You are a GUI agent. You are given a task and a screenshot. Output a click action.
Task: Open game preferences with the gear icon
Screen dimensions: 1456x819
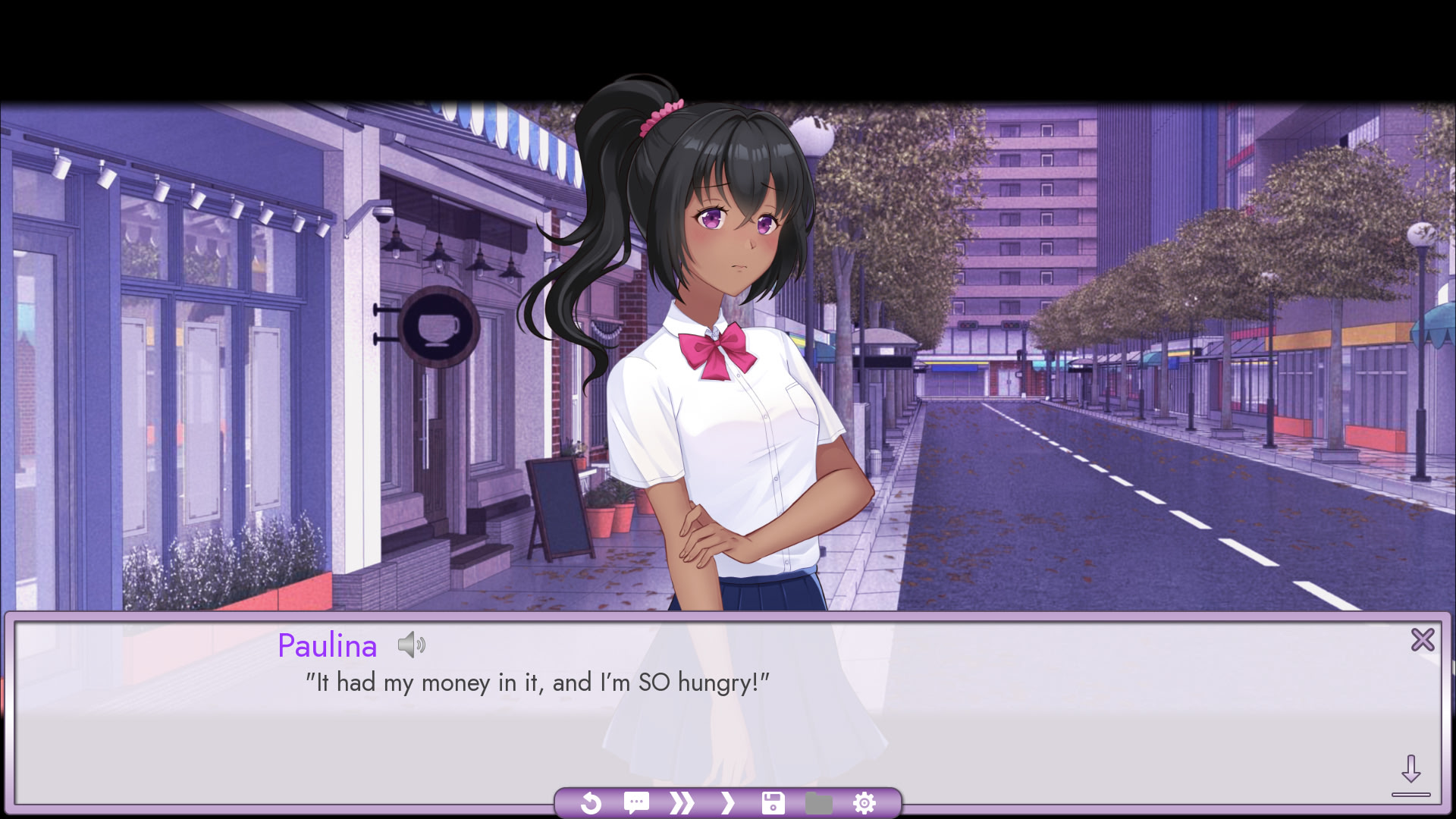(x=864, y=802)
